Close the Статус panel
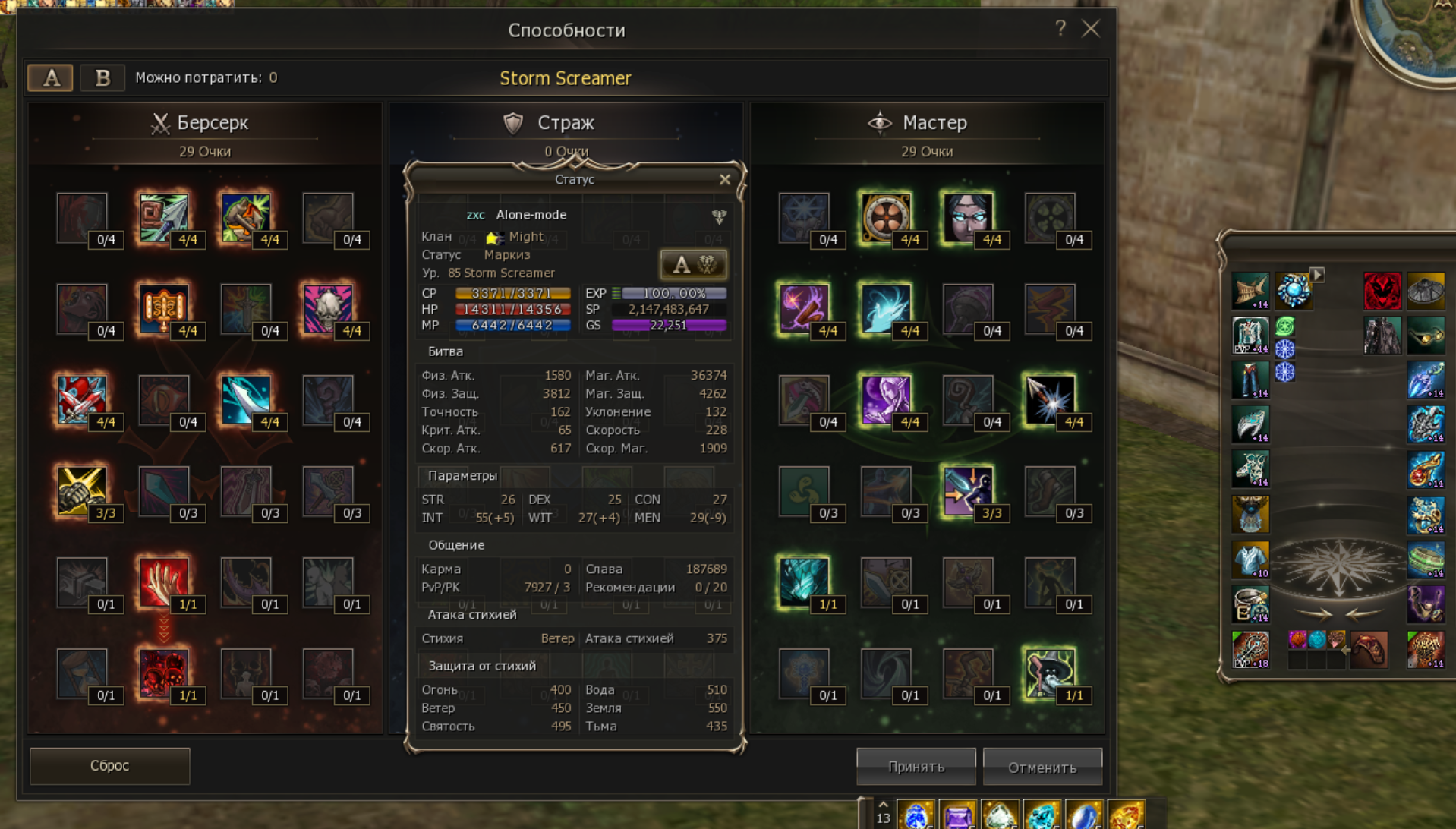 click(725, 180)
